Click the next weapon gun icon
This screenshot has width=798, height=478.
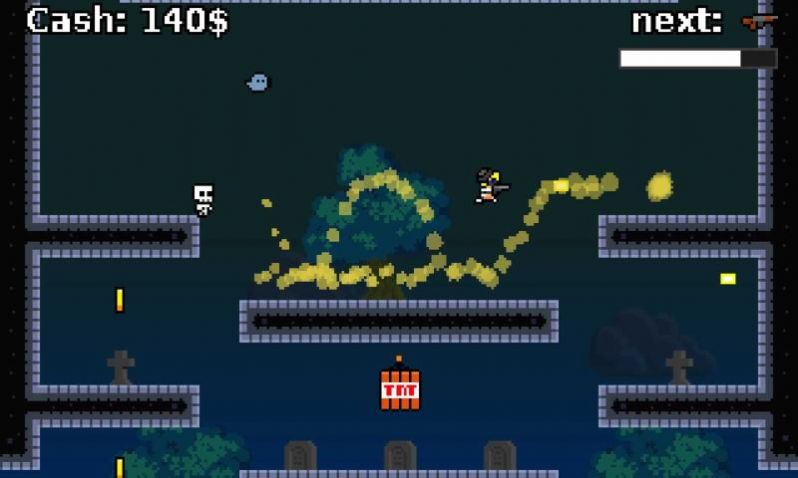point(758,21)
